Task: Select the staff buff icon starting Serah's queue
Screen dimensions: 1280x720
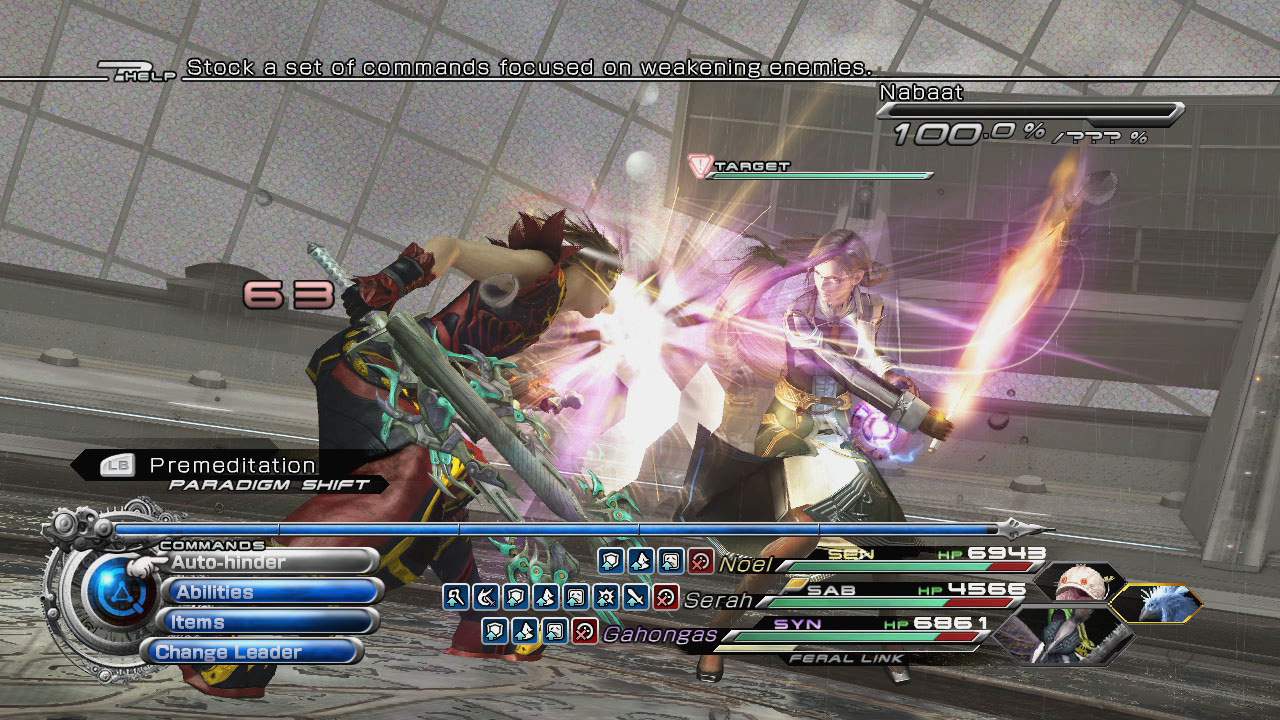Action: (x=455, y=598)
